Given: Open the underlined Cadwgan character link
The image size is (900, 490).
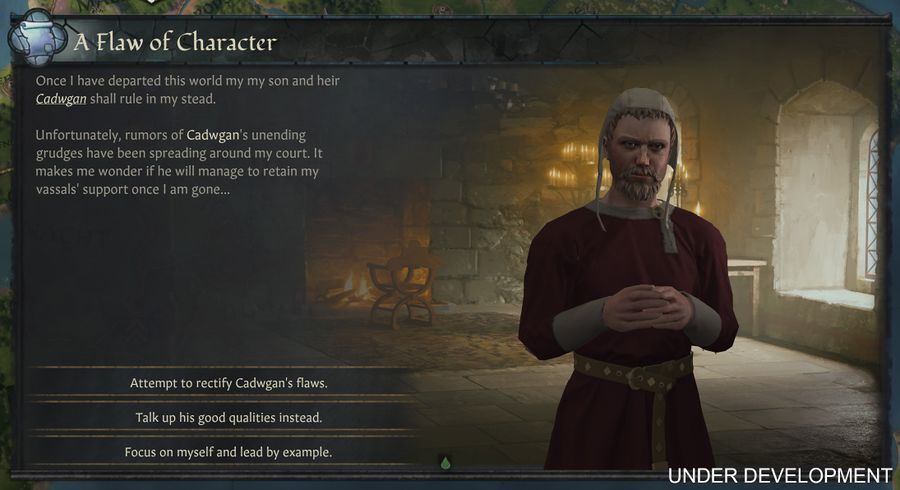Looking at the screenshot, I should 60,100.
